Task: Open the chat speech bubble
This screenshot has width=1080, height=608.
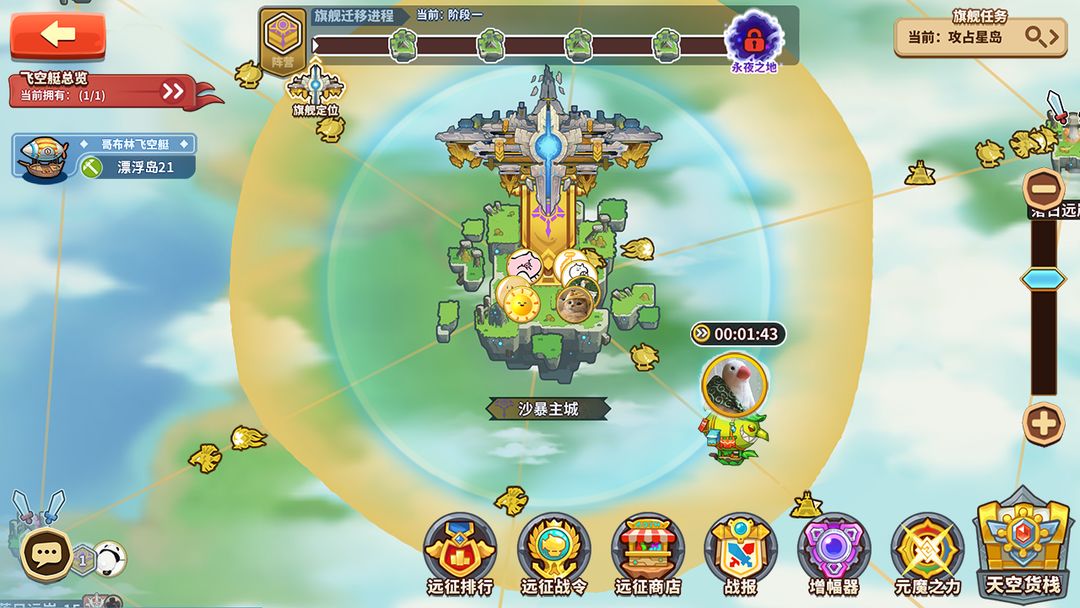Action: 46,555
